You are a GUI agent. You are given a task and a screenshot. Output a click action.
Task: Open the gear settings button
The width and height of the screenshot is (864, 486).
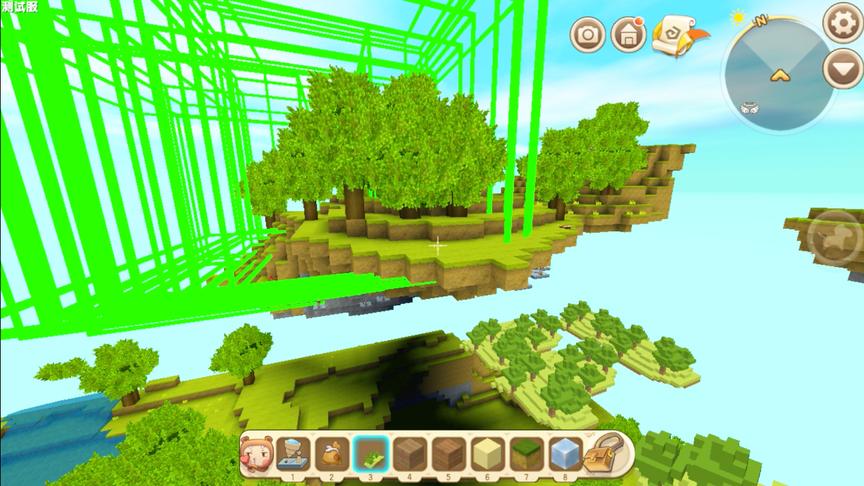841,22
